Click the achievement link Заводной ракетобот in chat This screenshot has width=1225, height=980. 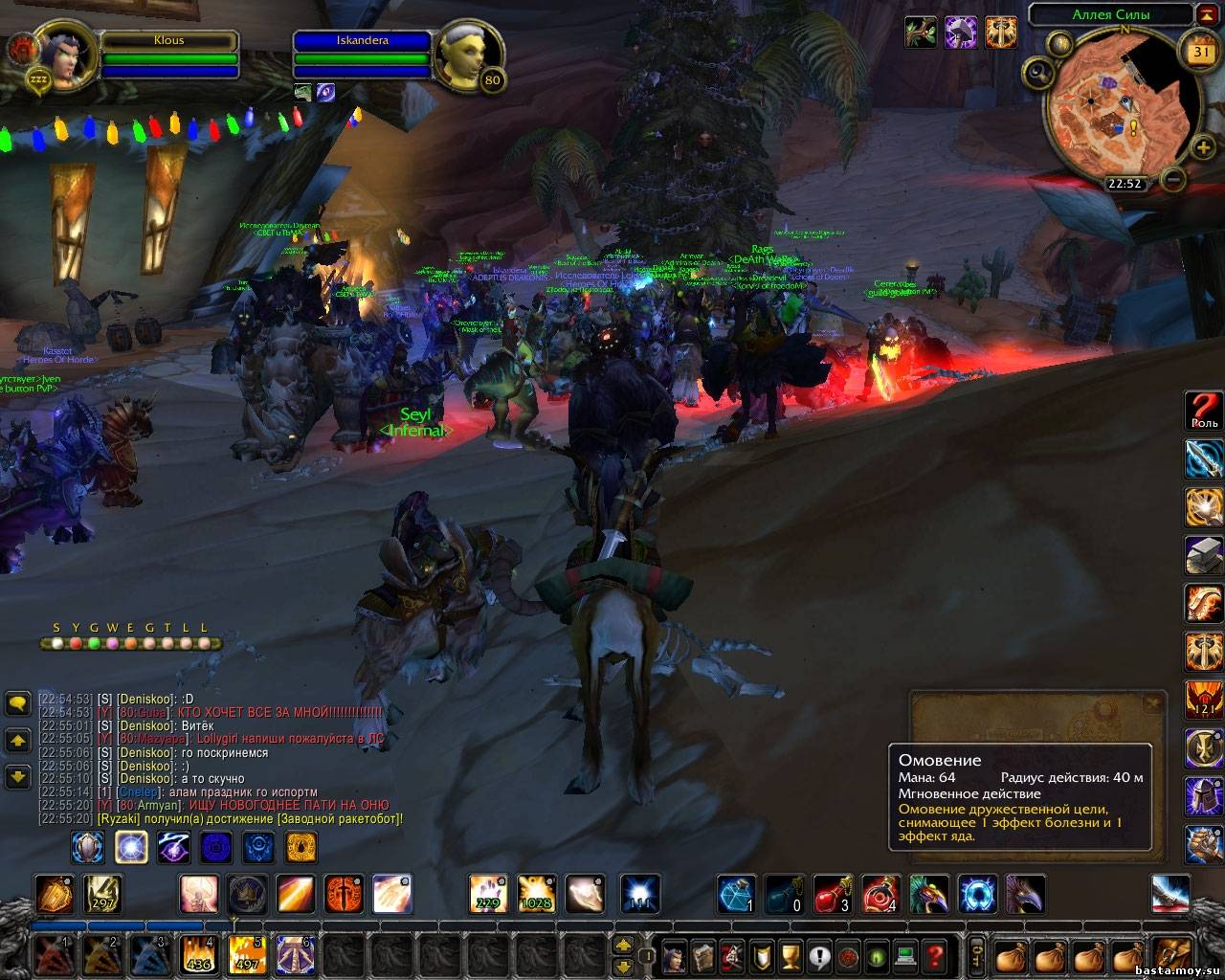tap(339, 819)
